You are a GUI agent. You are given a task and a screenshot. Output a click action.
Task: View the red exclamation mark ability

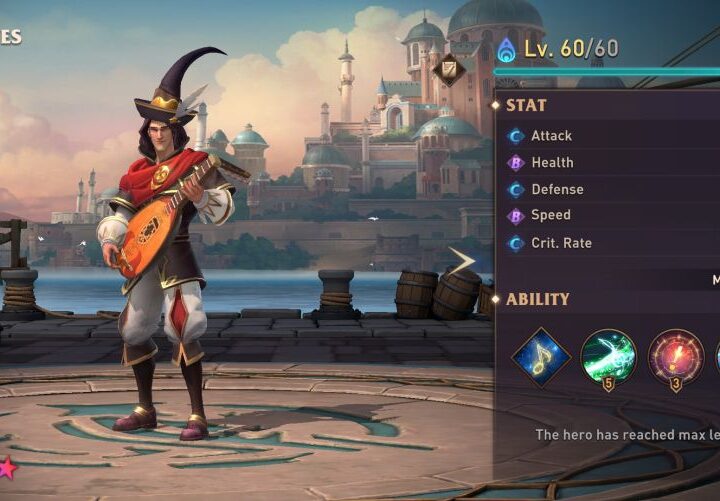(x=675, y=357)
